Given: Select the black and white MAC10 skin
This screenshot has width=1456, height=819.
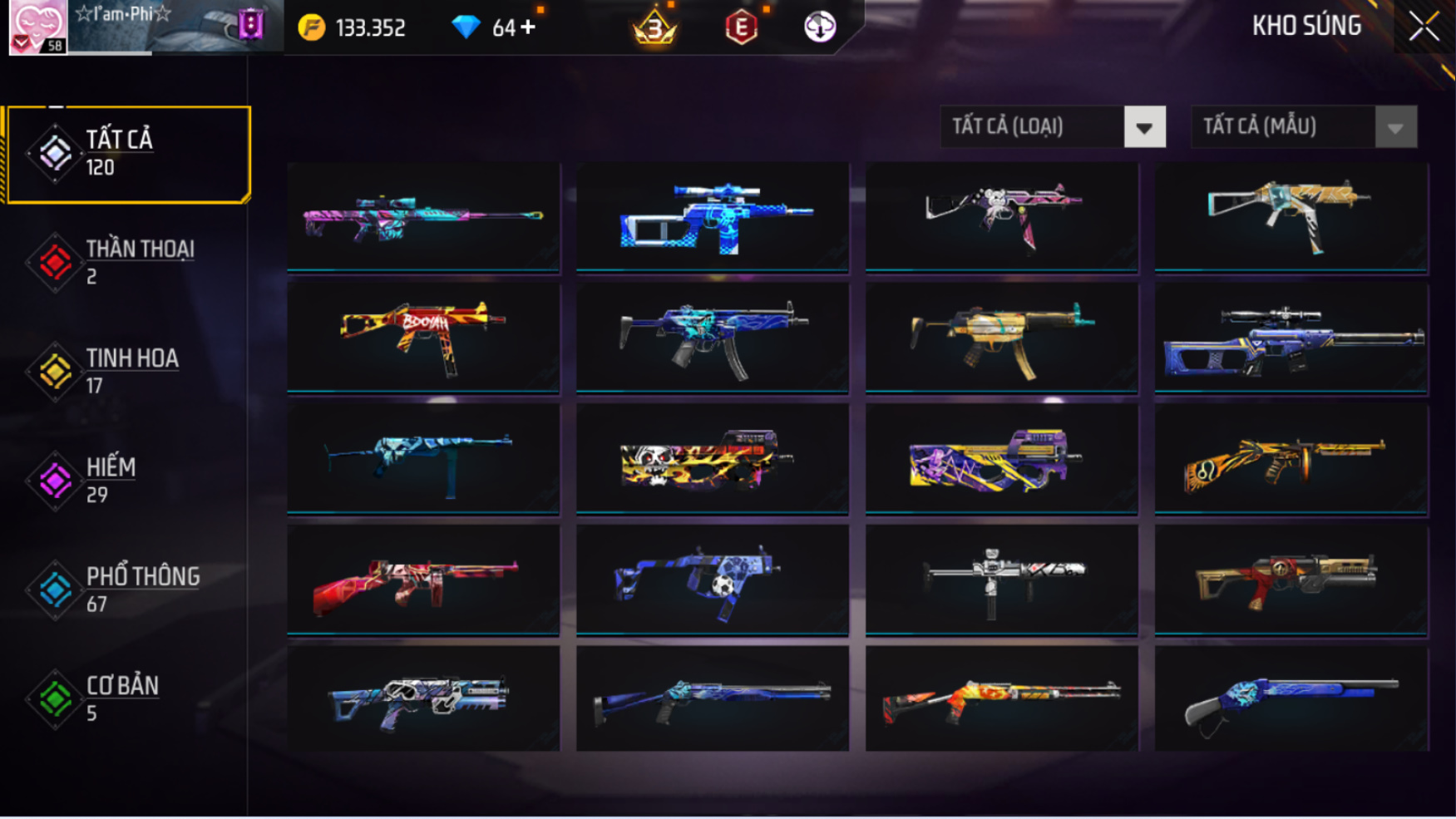Looking at the screenshot, I should (x=1002, y=580).
